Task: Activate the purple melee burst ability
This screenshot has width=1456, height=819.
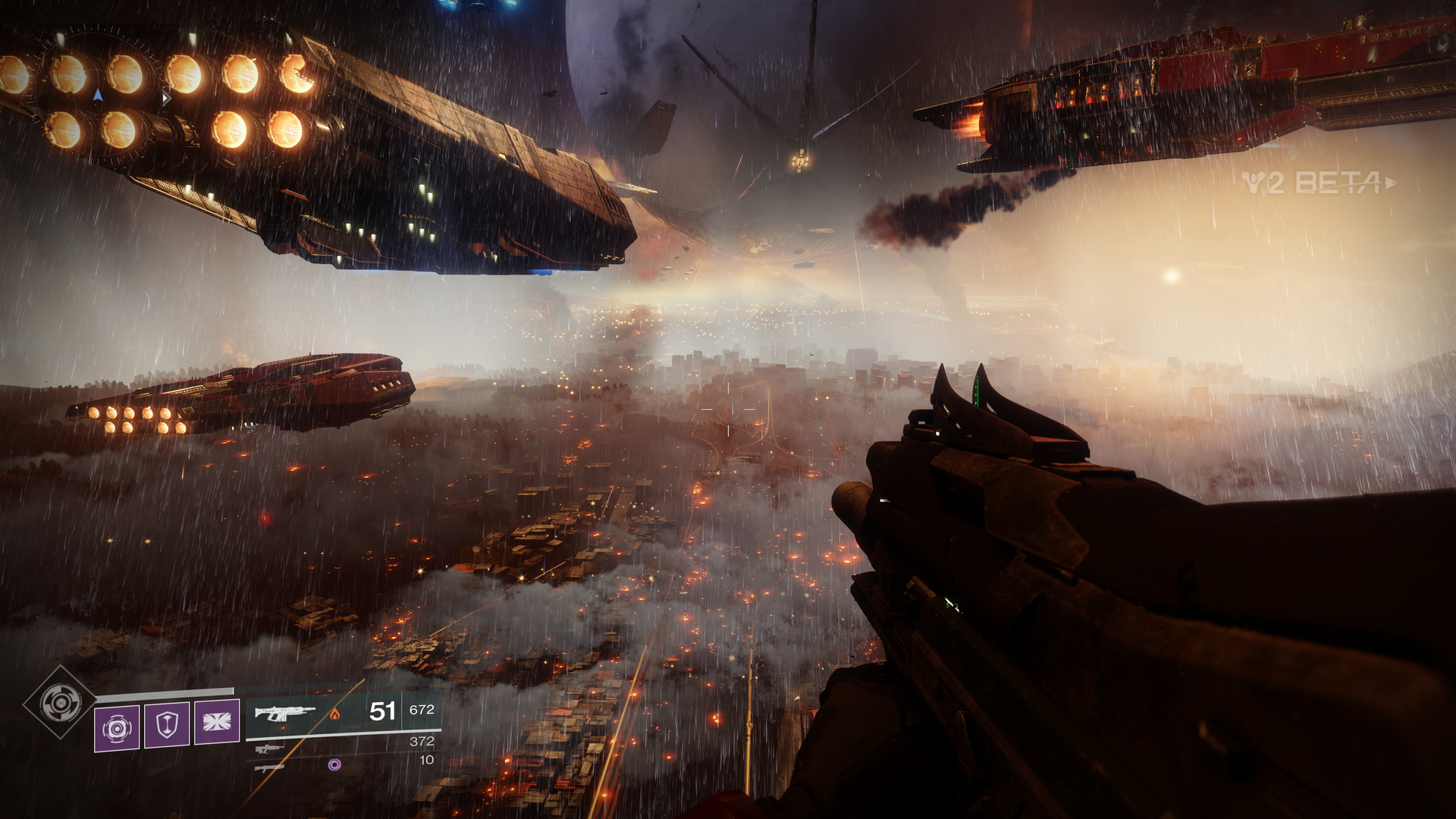Action: 217,722
